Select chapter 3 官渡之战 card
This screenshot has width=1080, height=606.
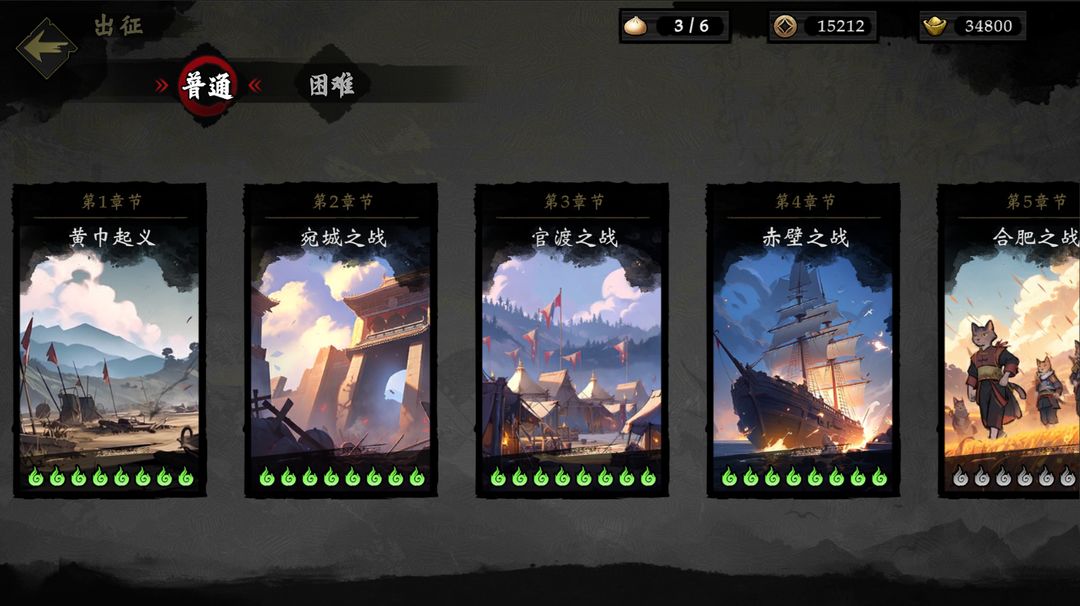572,340
